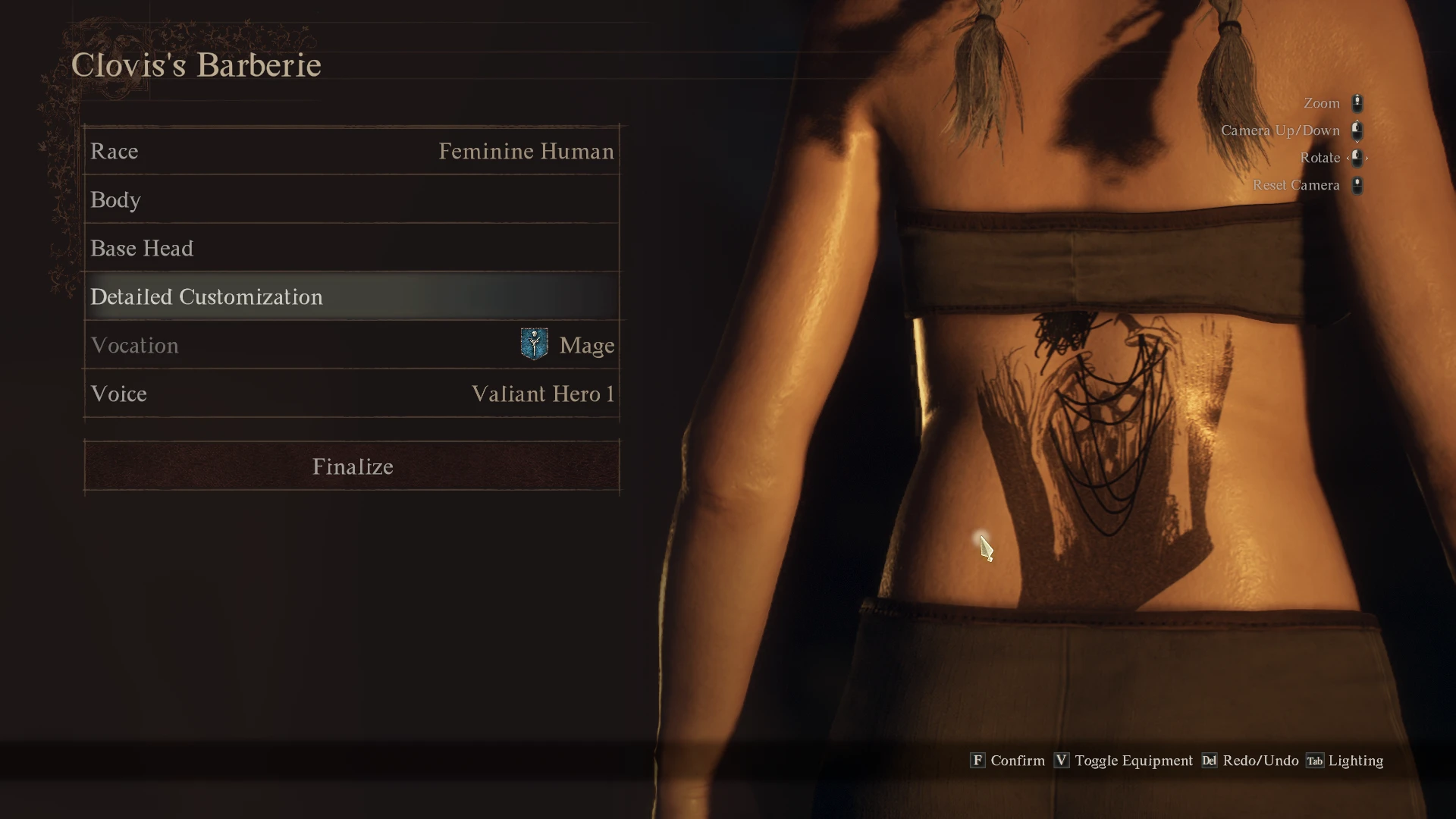Viewport: 1456px width, 819px height.
Task: Click the Finalize button
Action: [x=352, y=466]
